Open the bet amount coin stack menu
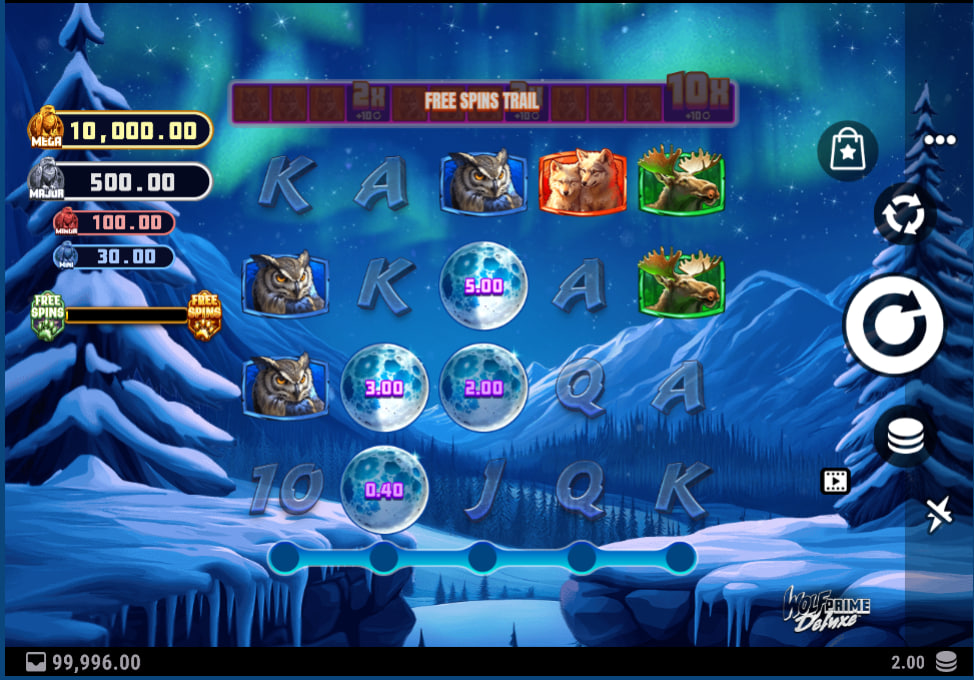 (x=905, y=437)
